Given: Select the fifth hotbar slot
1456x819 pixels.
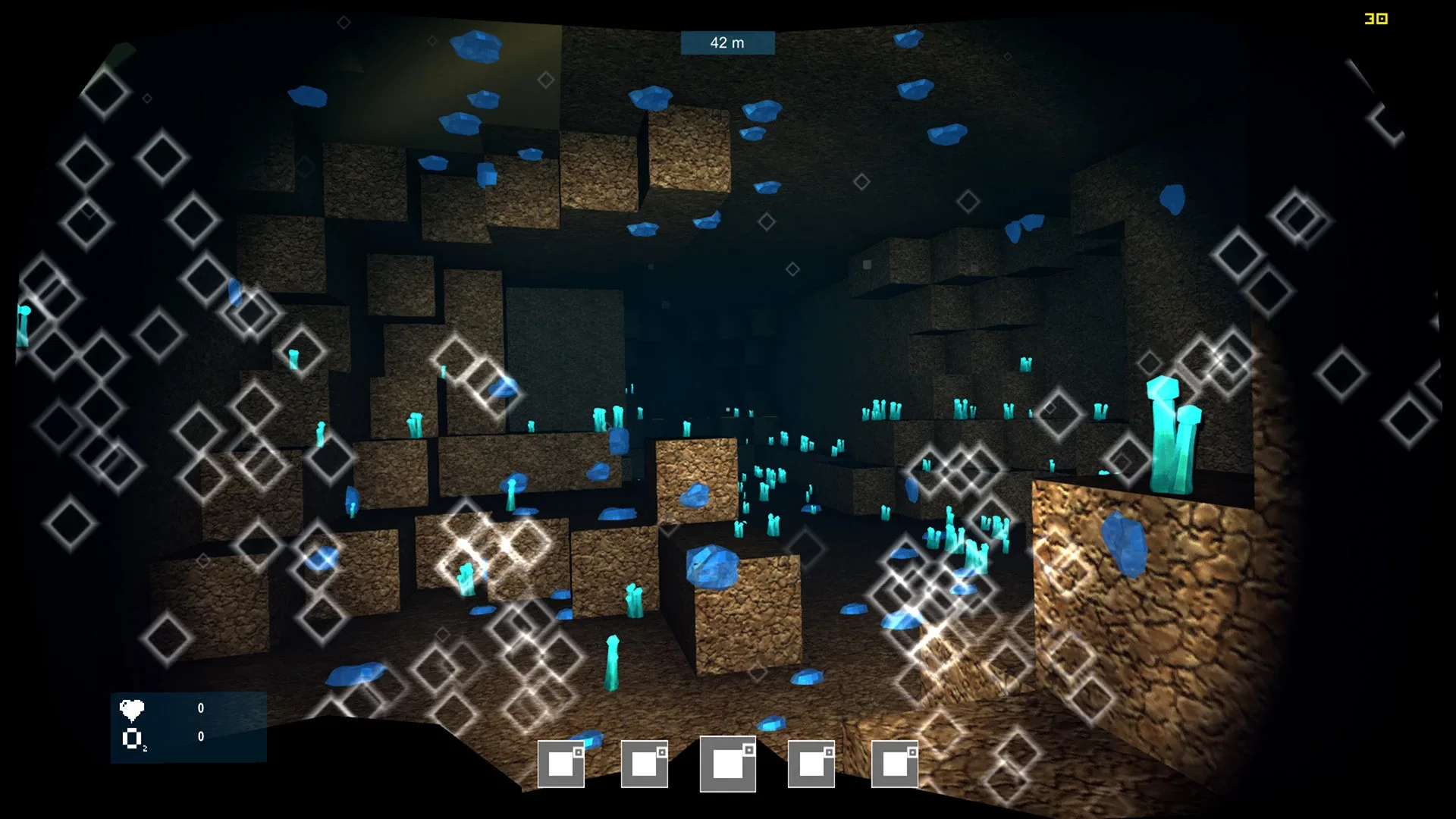Looking at the screenshot, I should pos(895,766).
